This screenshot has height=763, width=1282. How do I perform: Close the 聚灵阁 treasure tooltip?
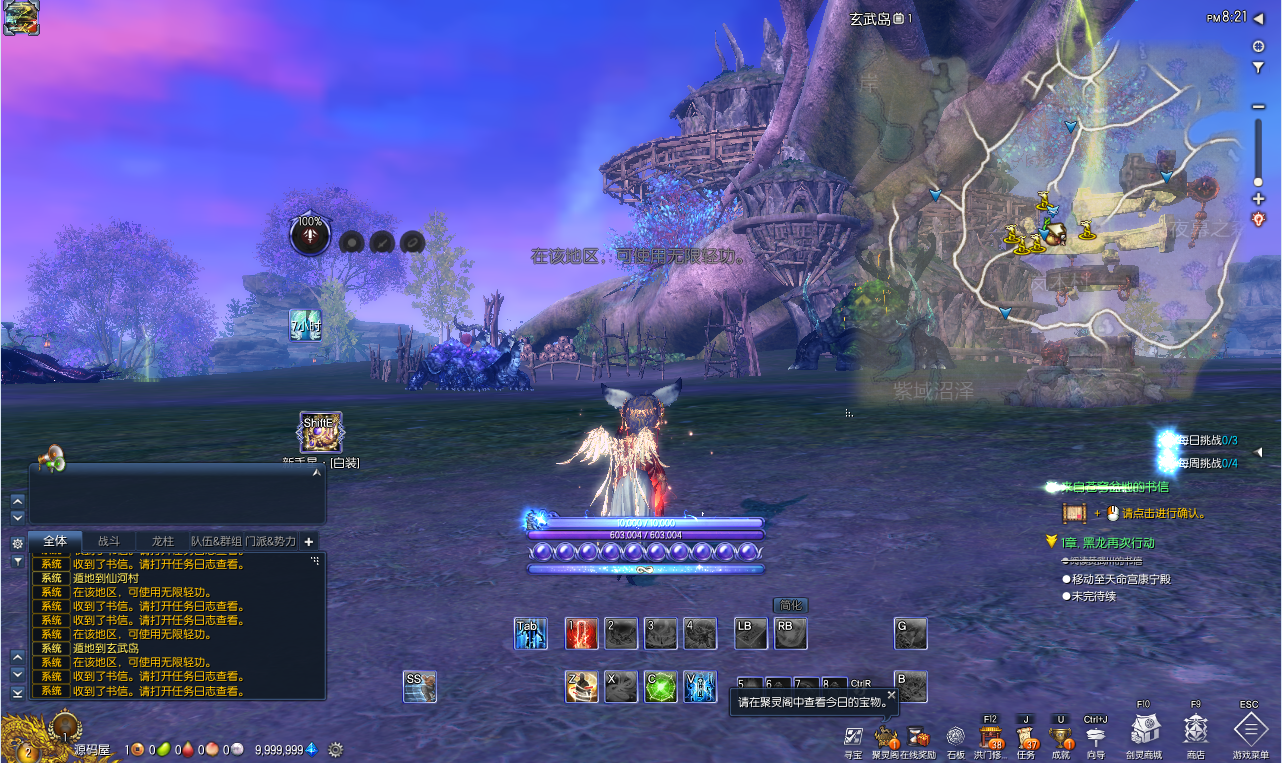(x=891, y=695)
